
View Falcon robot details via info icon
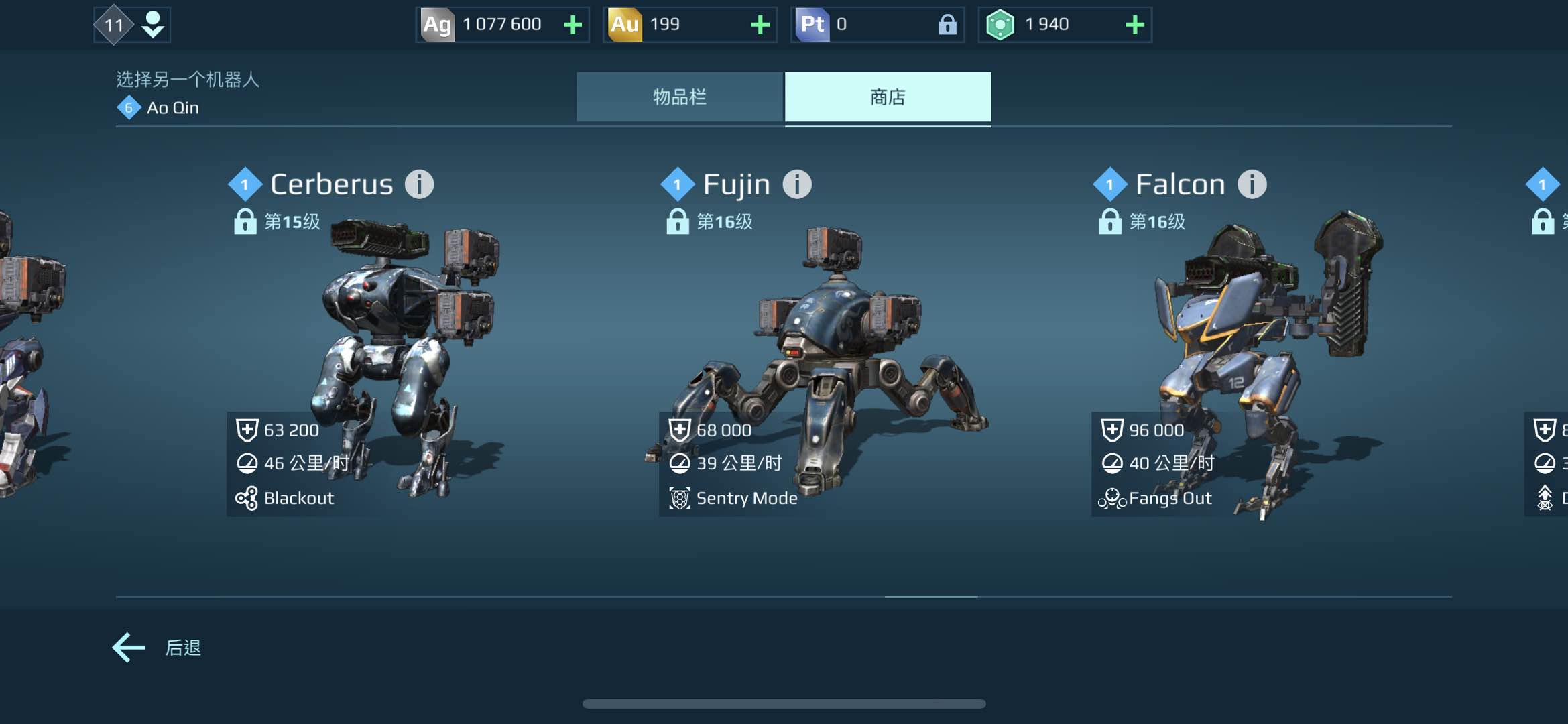[1252, 184]
